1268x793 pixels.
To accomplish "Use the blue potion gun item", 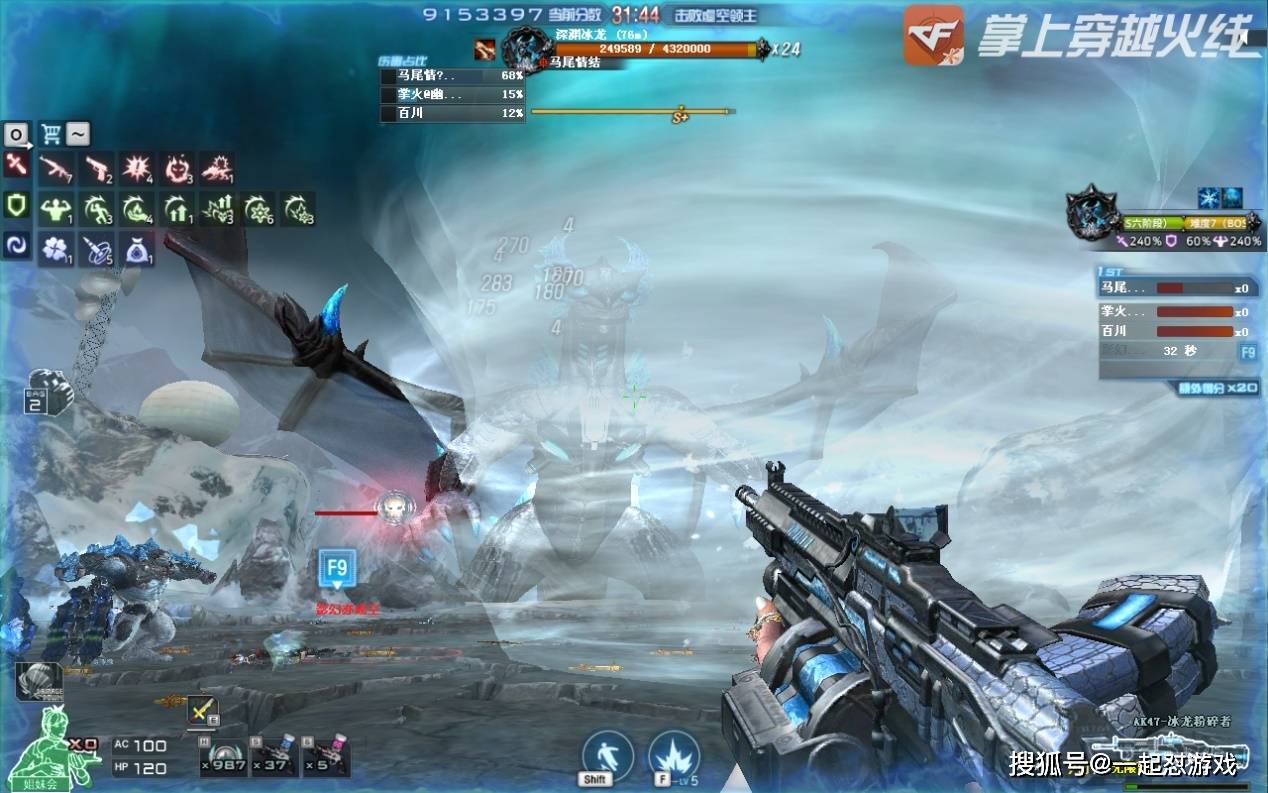I will coord(274,758).
